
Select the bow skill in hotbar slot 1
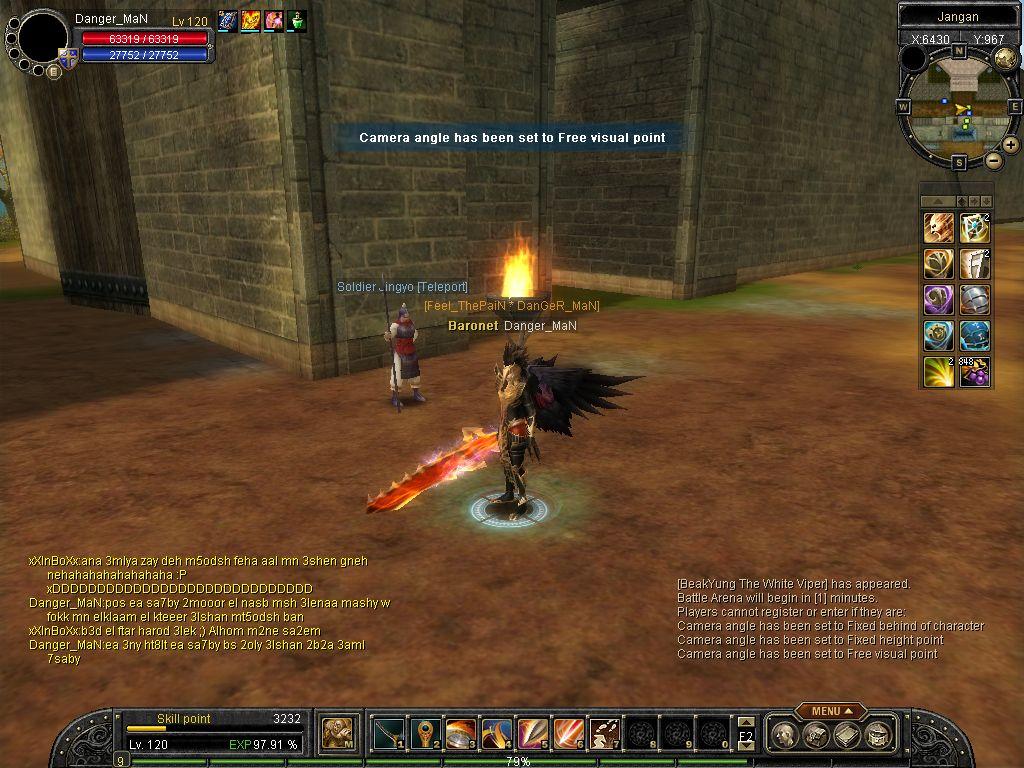pos(388,734)
